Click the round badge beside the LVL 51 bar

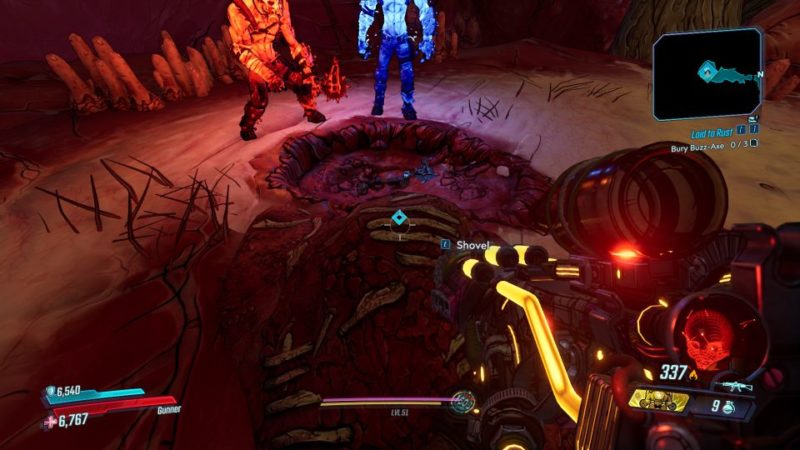(x=461, y=402)
